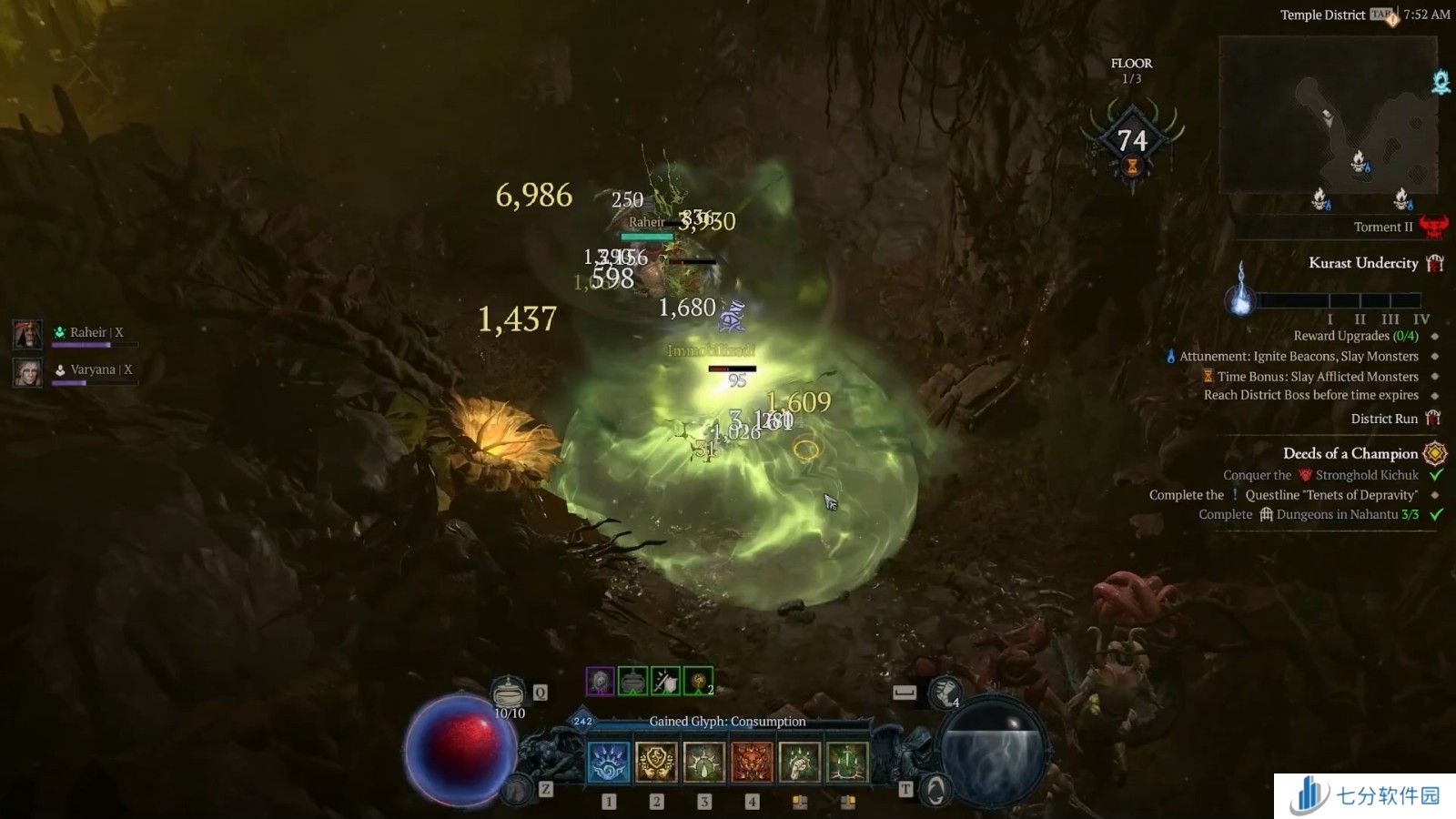The width and height of the screenshot is (1456, 819).
Task: Drink the healing potion flask
Action: 509,693
